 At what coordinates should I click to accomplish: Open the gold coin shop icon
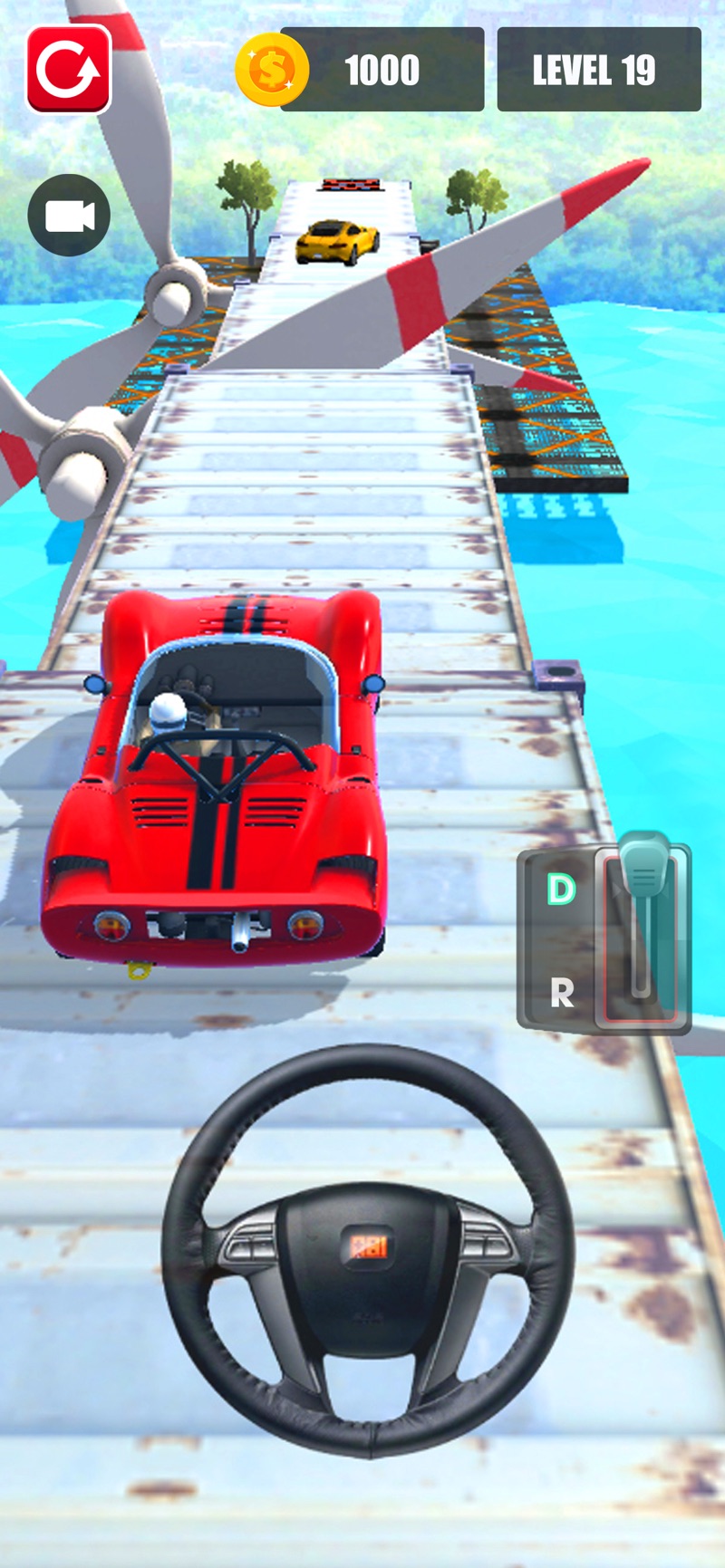(271, 70)
